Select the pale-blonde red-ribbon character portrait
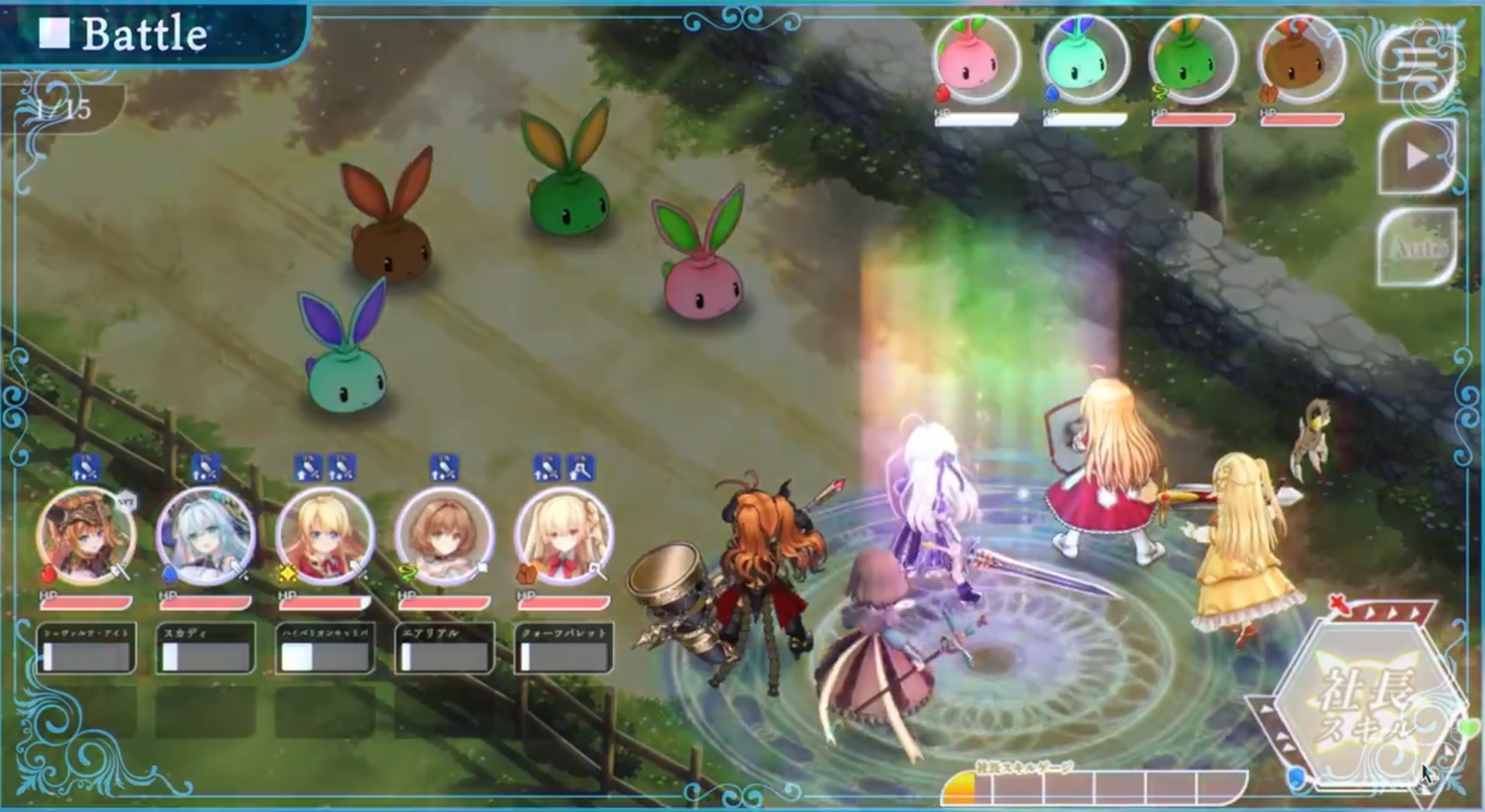Image resolution: width=1485 pixels, height=812 pixels. pyautogui.click(x=564, y=535)
